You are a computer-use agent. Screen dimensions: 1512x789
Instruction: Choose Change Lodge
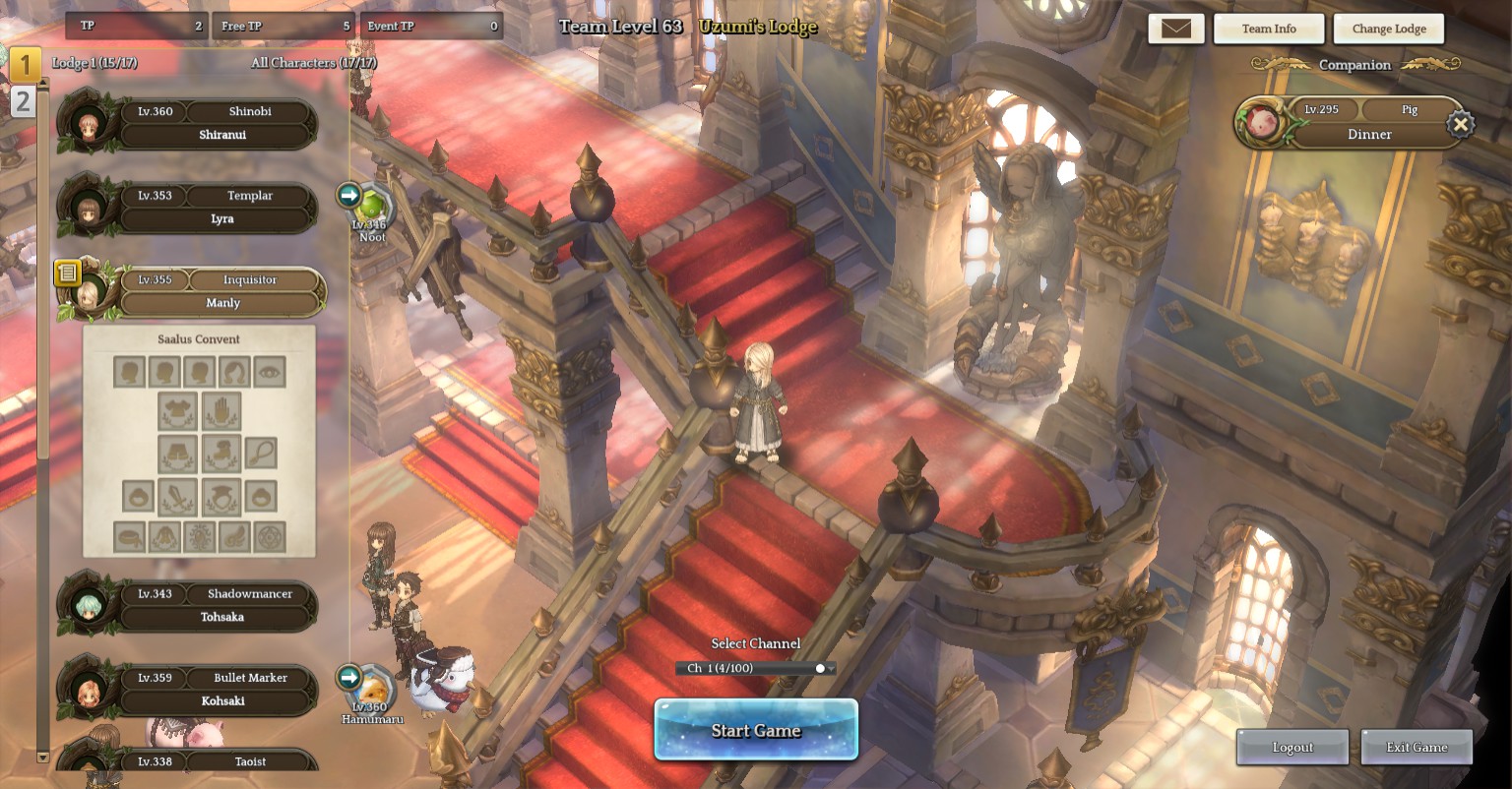click(1388, 29)
